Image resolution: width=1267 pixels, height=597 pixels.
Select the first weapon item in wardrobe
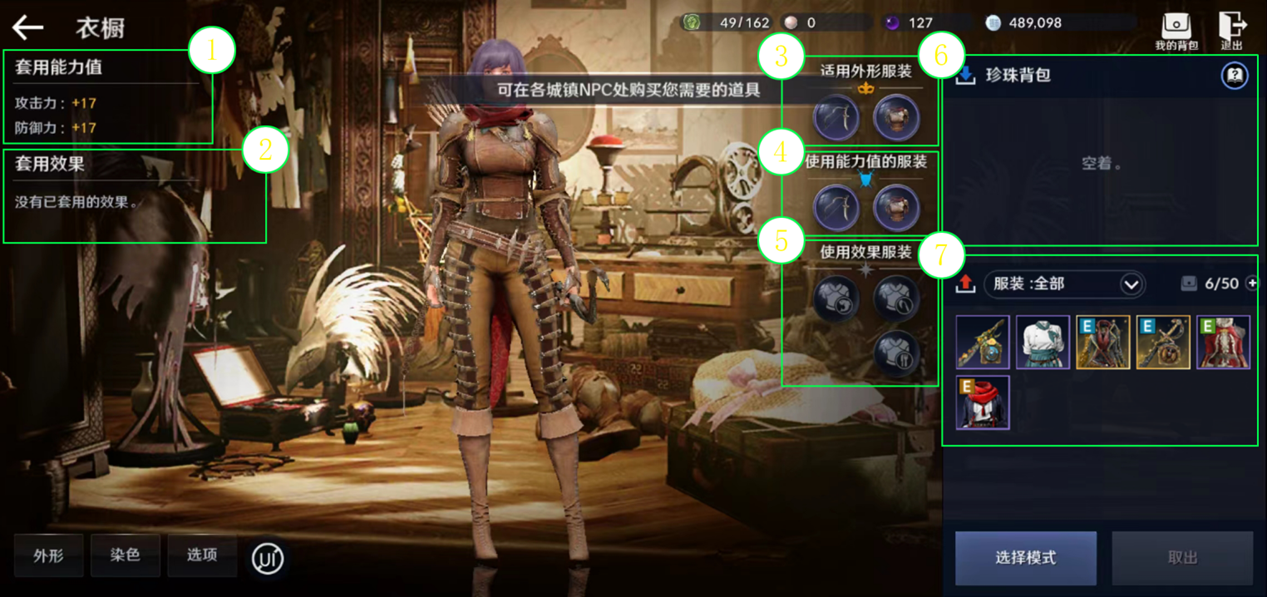(x=982, y=342)
